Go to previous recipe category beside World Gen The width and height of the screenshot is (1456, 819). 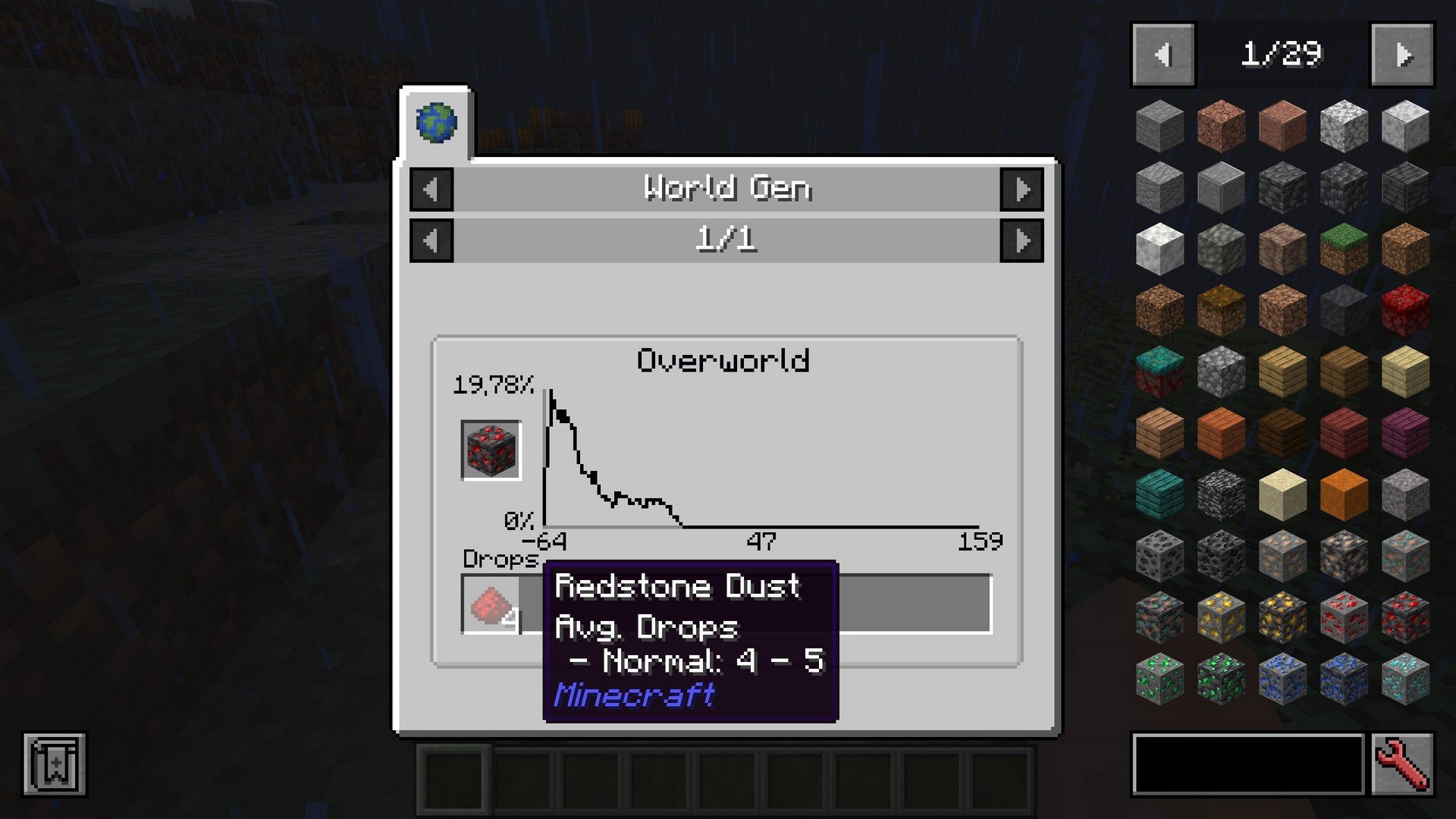(x=431, y=189)
